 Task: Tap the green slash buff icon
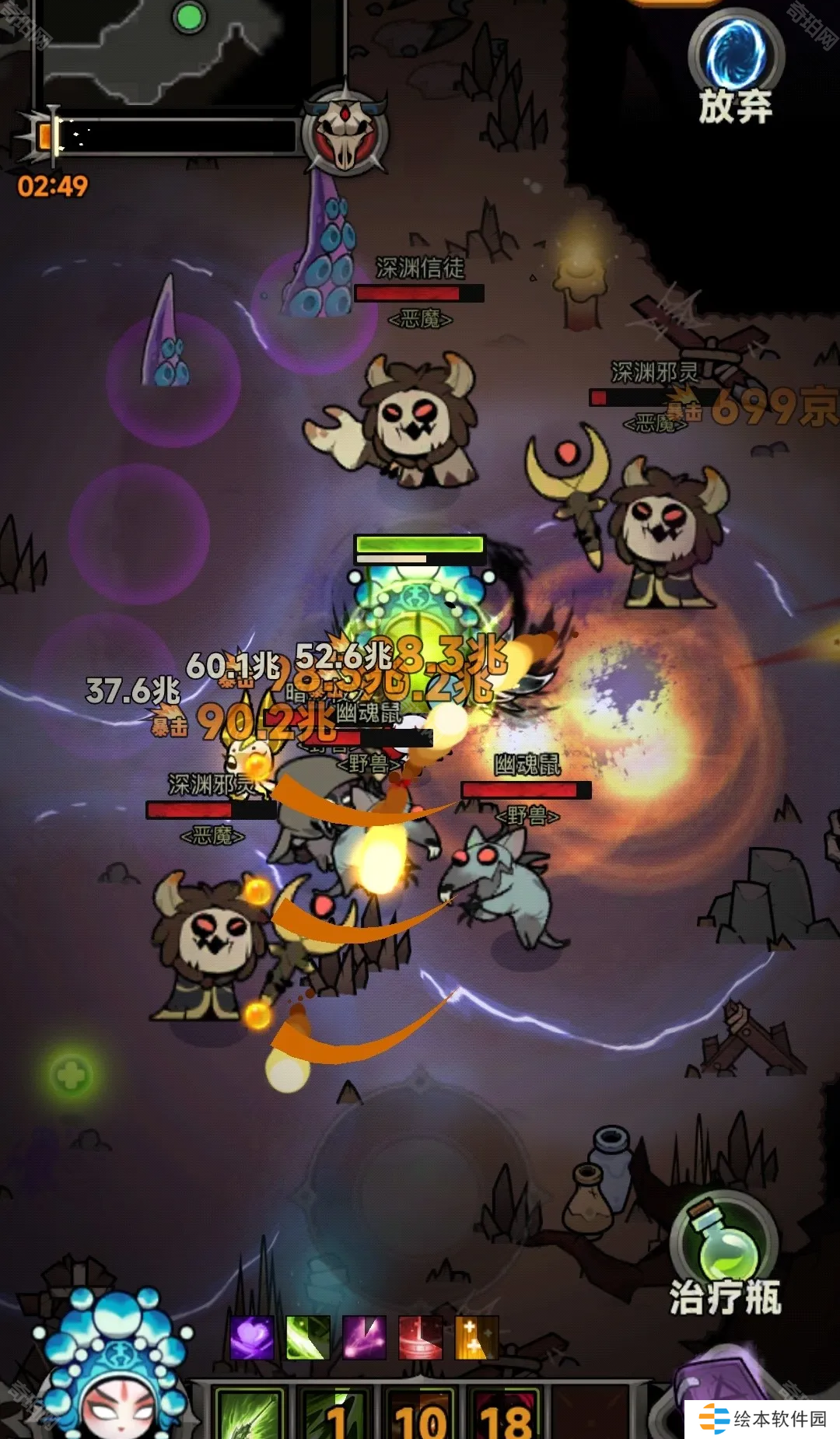pos(308,1338)
